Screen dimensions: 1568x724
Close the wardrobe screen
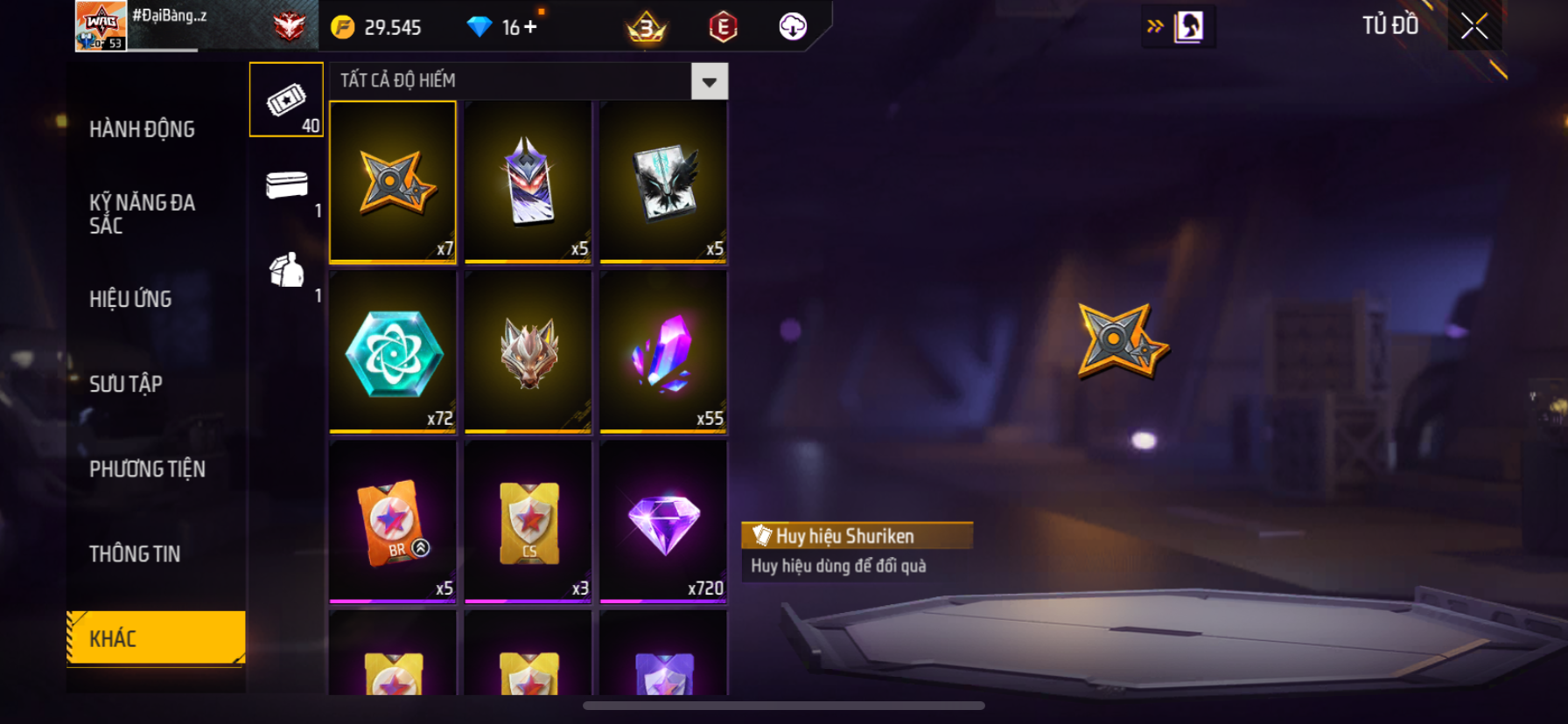pyautogui.click(x=1474, y=26)
